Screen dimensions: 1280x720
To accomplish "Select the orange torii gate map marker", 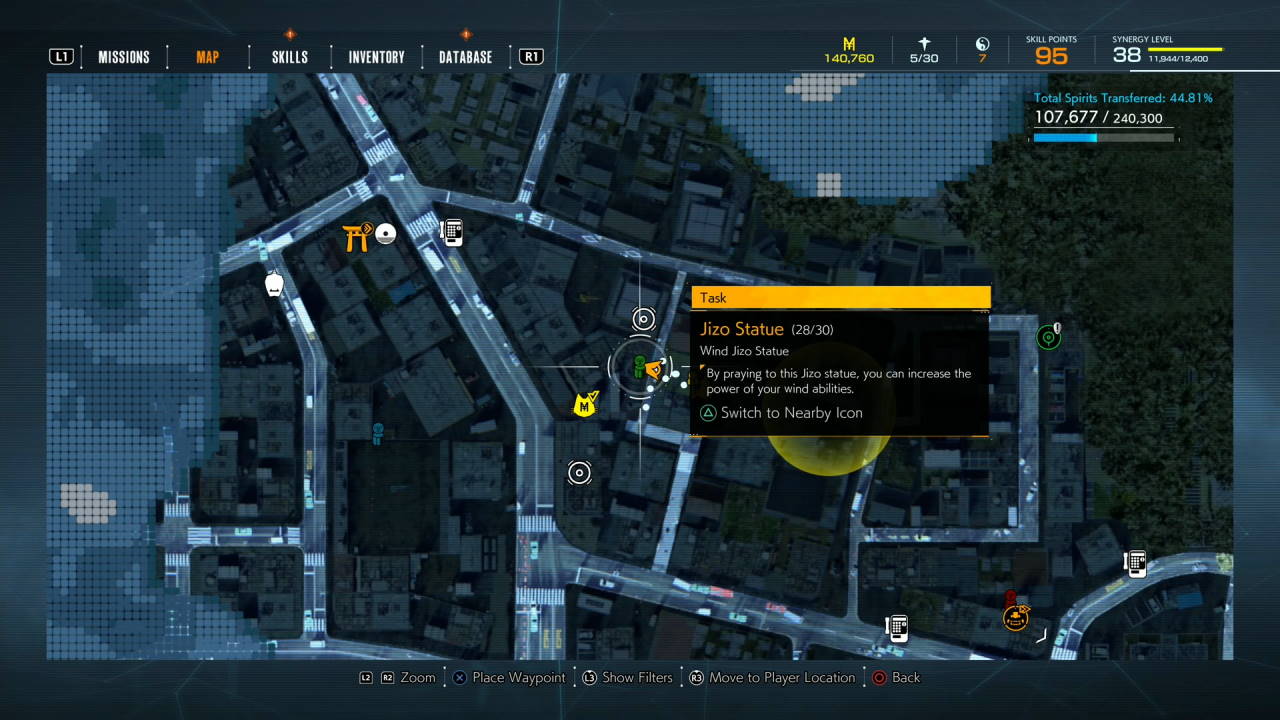I will point(356,237).
